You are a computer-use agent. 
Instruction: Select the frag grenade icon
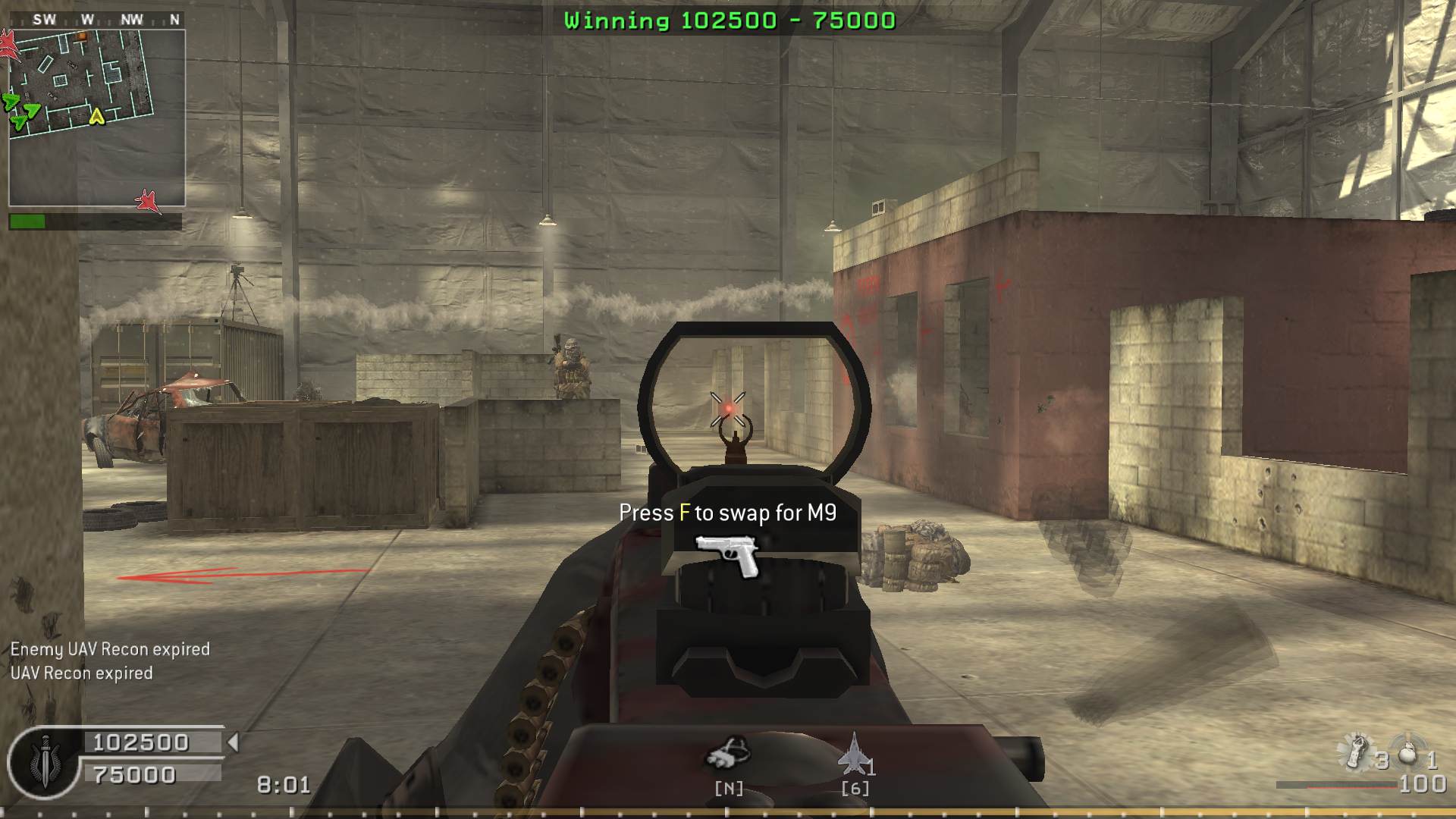[x=1407, y=755]
